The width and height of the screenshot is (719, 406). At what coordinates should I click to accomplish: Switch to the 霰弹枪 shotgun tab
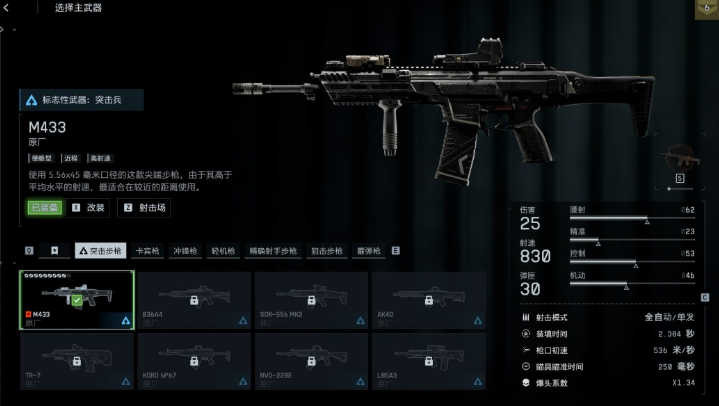coord(369,251)
